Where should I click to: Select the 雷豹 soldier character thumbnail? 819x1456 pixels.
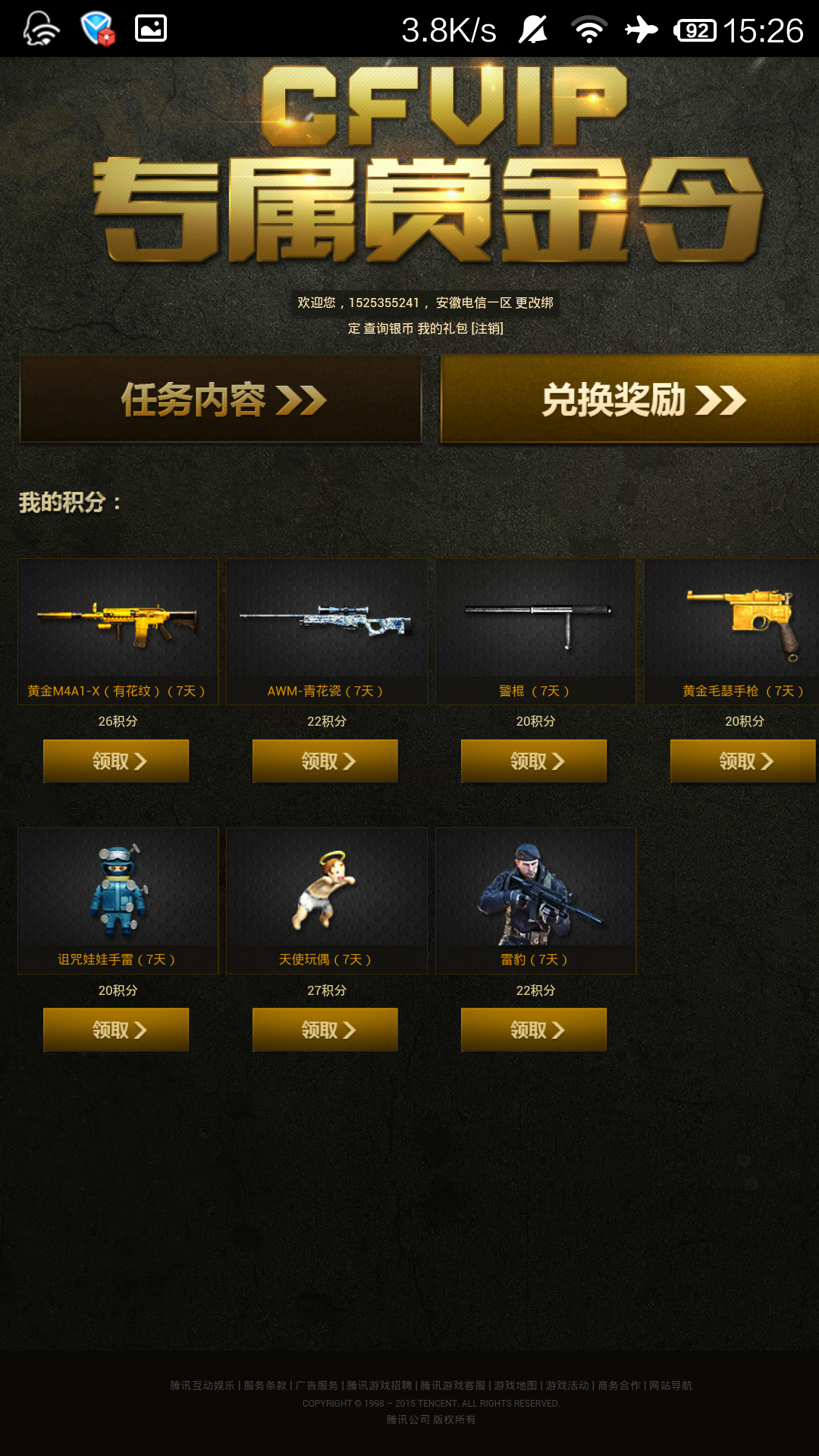[535, 888]
